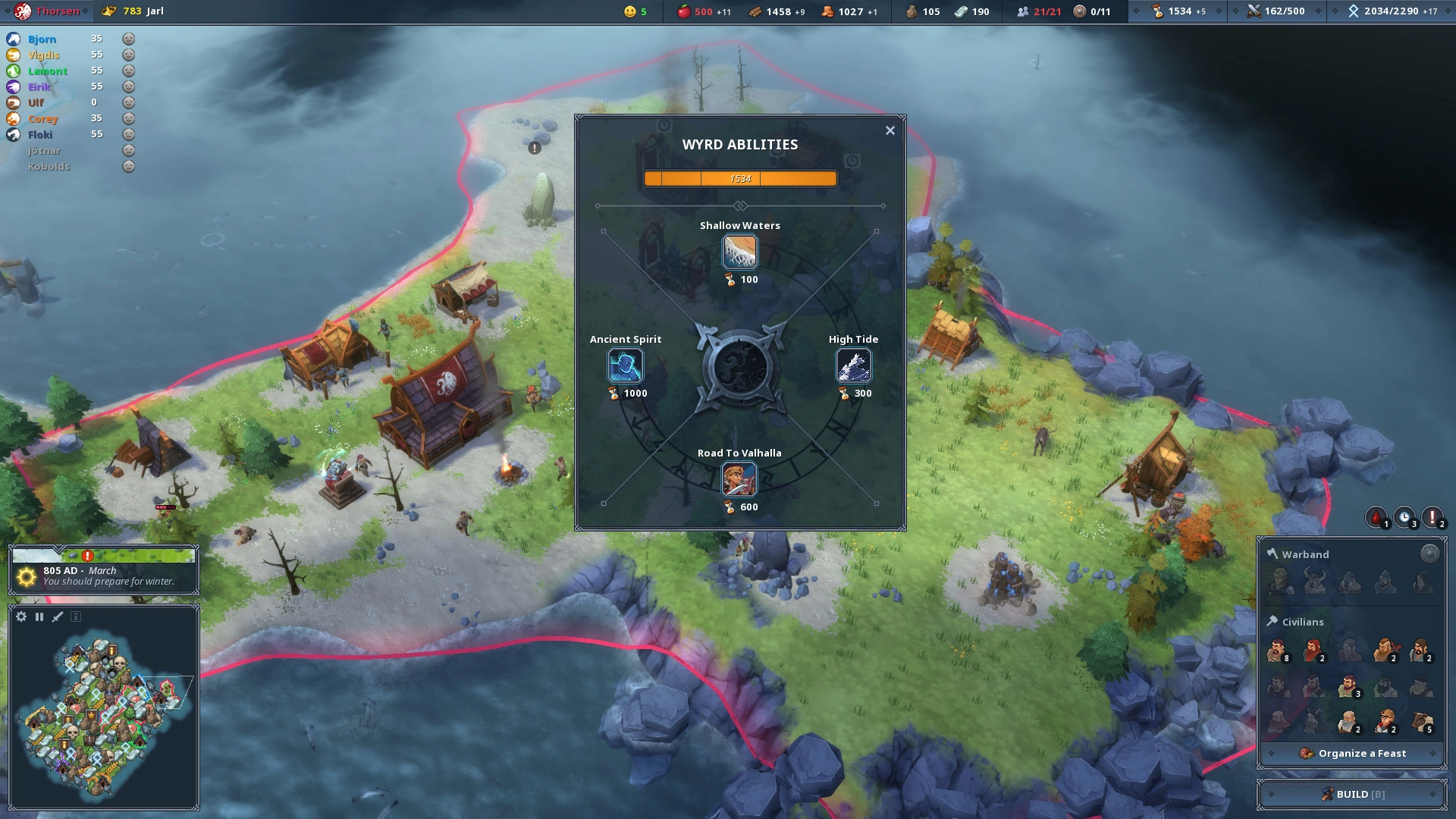1456x819 pixels.
Task: Click the Thorsen clan banner
Action: 24,11
